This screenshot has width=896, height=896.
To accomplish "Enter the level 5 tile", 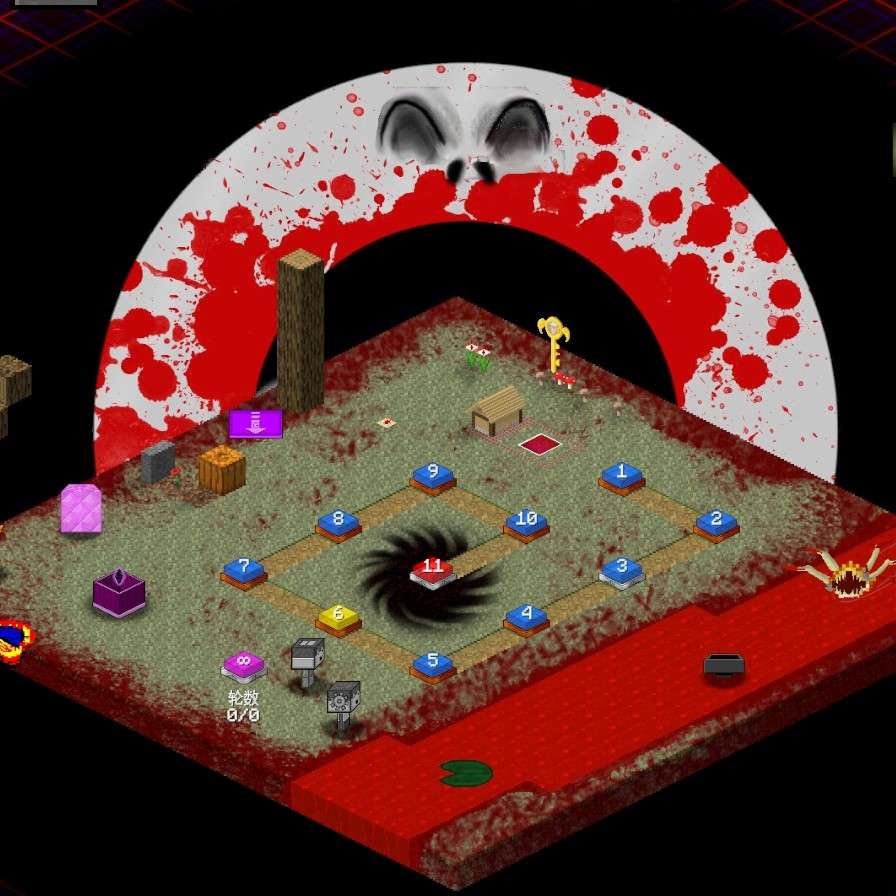I will 432,663.
